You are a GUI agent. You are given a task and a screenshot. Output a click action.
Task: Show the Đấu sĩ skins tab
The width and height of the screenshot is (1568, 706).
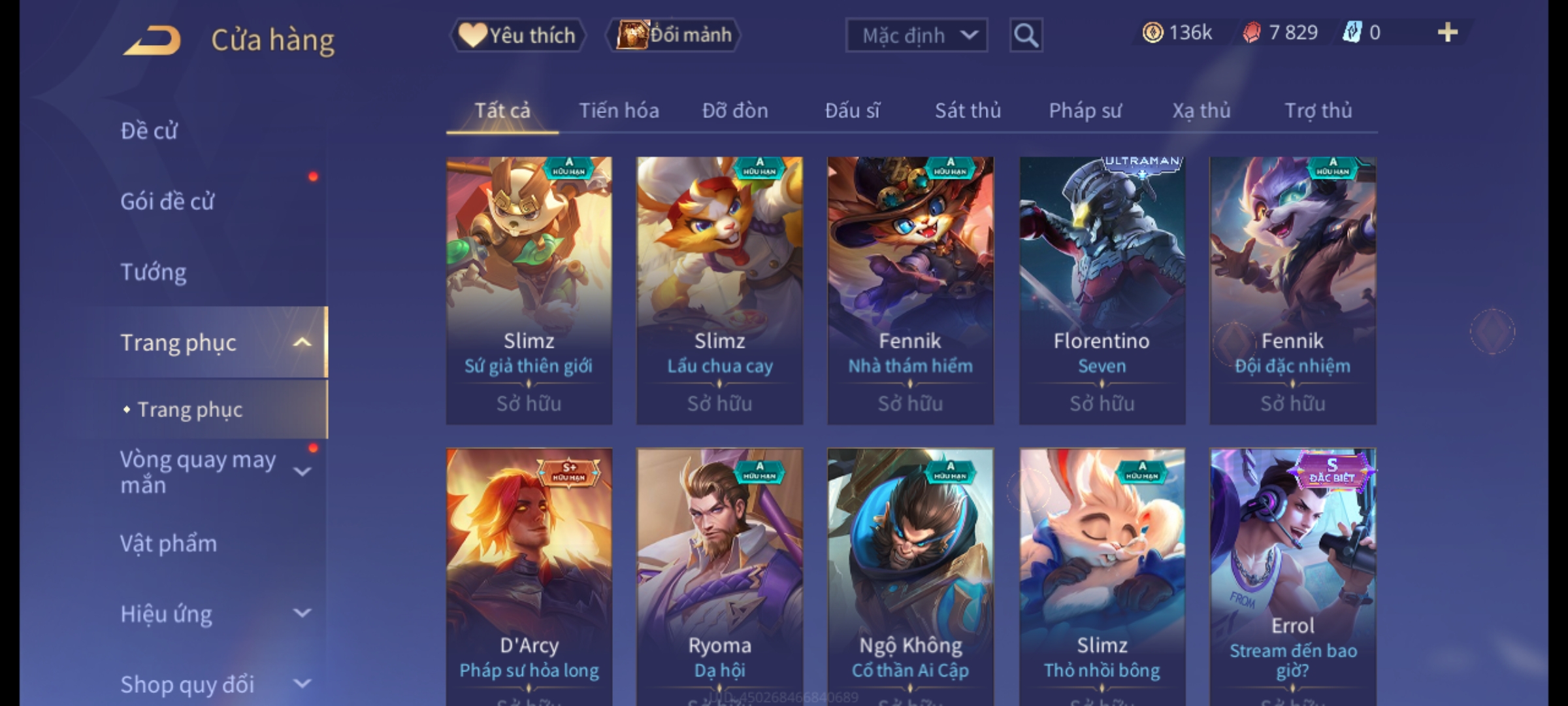click(x=852, y=111)
